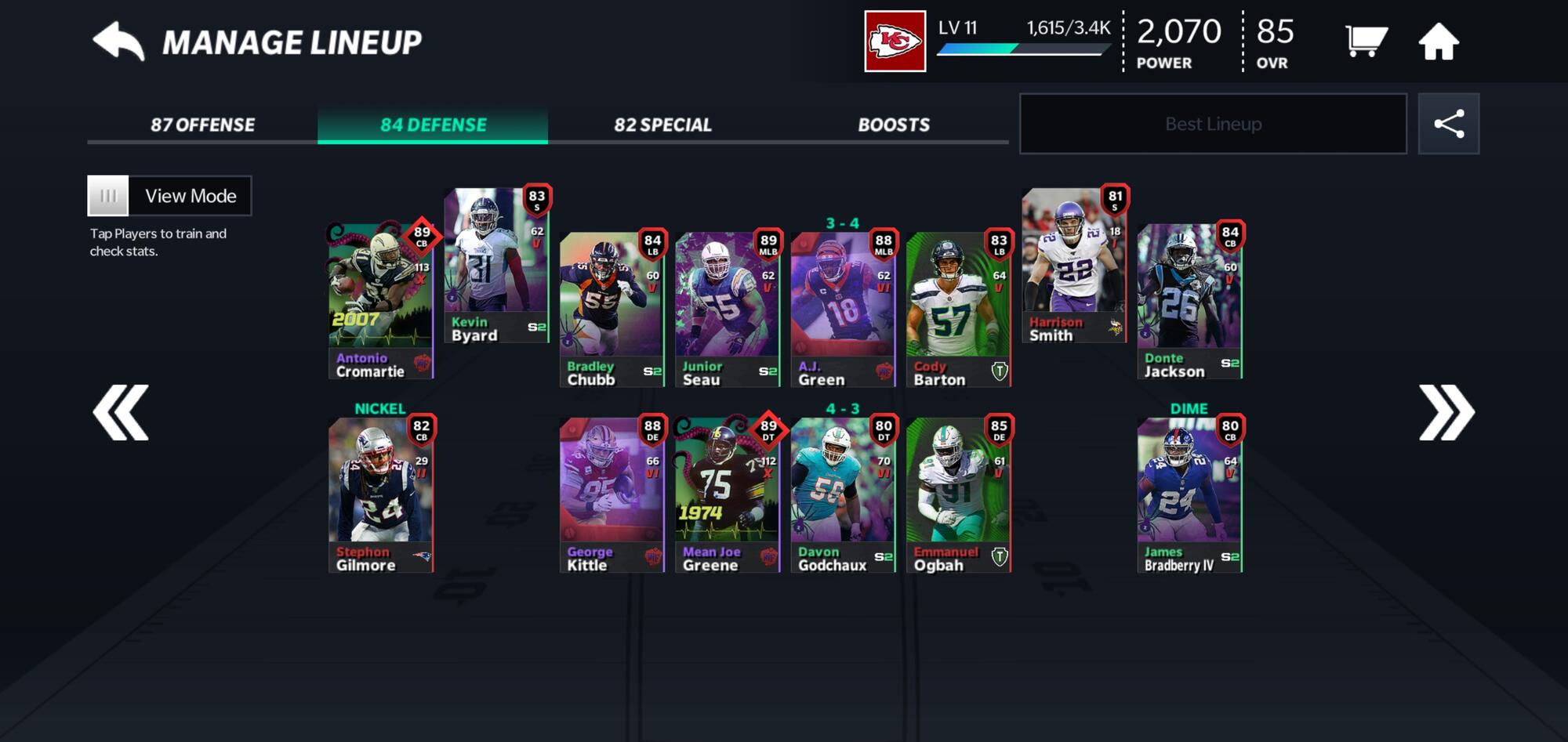Share the lineup with the share icon

tap(1448, 124)
